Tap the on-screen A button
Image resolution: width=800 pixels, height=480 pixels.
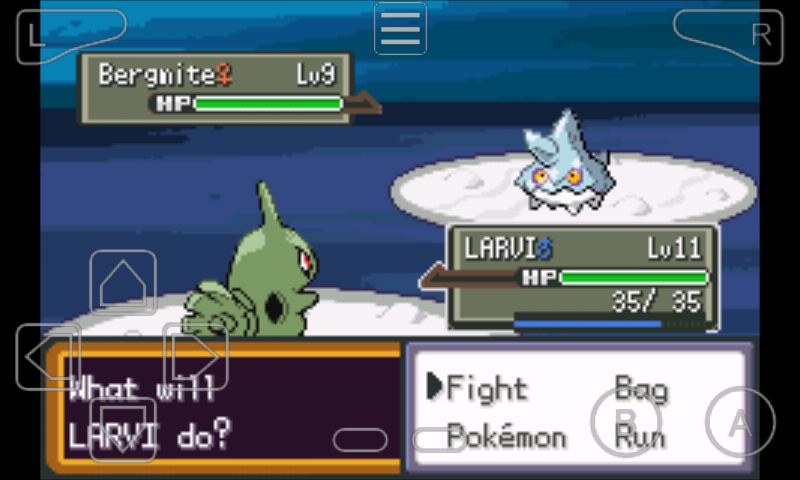pyautogui.click(x=740, y=424)
